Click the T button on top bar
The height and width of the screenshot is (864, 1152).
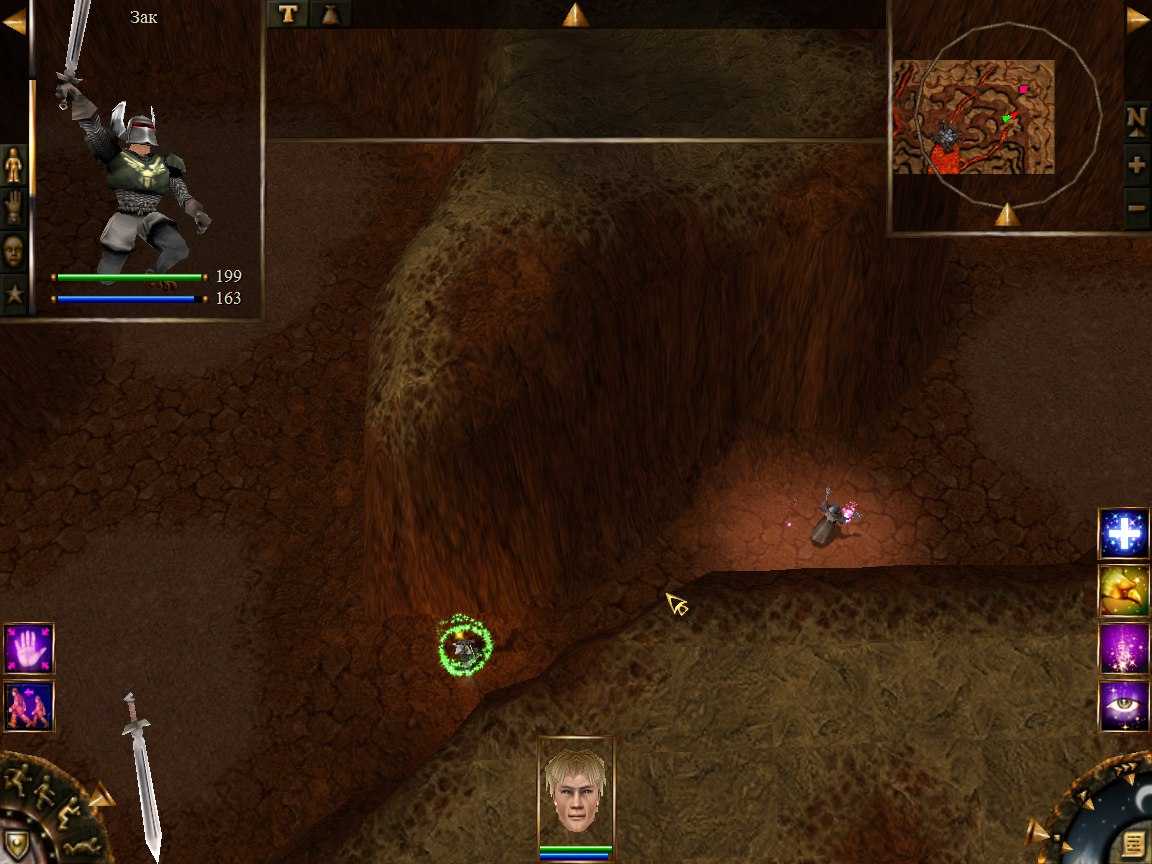point(288,14)
